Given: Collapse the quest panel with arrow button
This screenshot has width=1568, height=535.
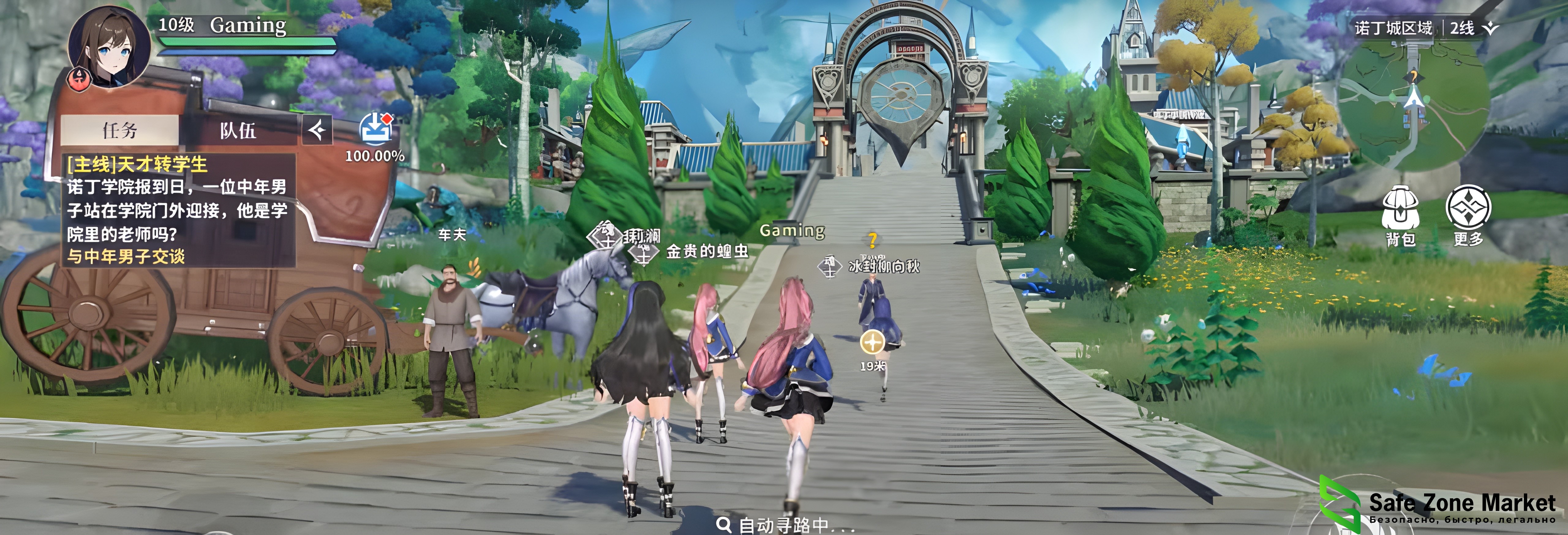Looking at the screenshot, I should point(317,130).
